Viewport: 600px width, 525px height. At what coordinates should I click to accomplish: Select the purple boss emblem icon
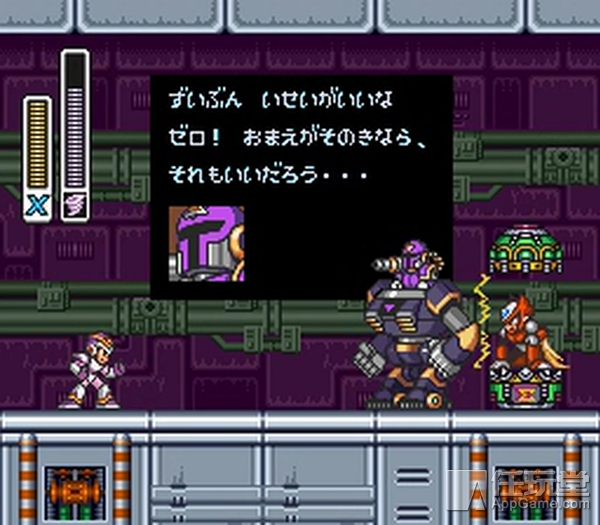coord(75,205)
